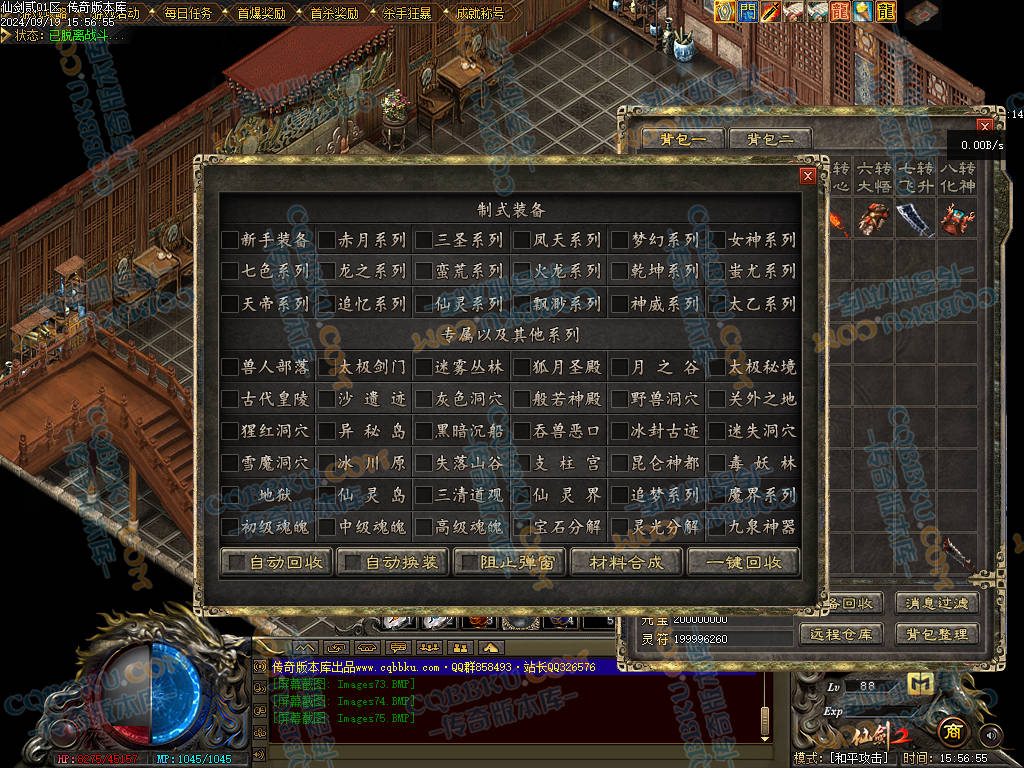Select the 太极剑门 checkbox
1024x768 pixels.
(327, 367)
